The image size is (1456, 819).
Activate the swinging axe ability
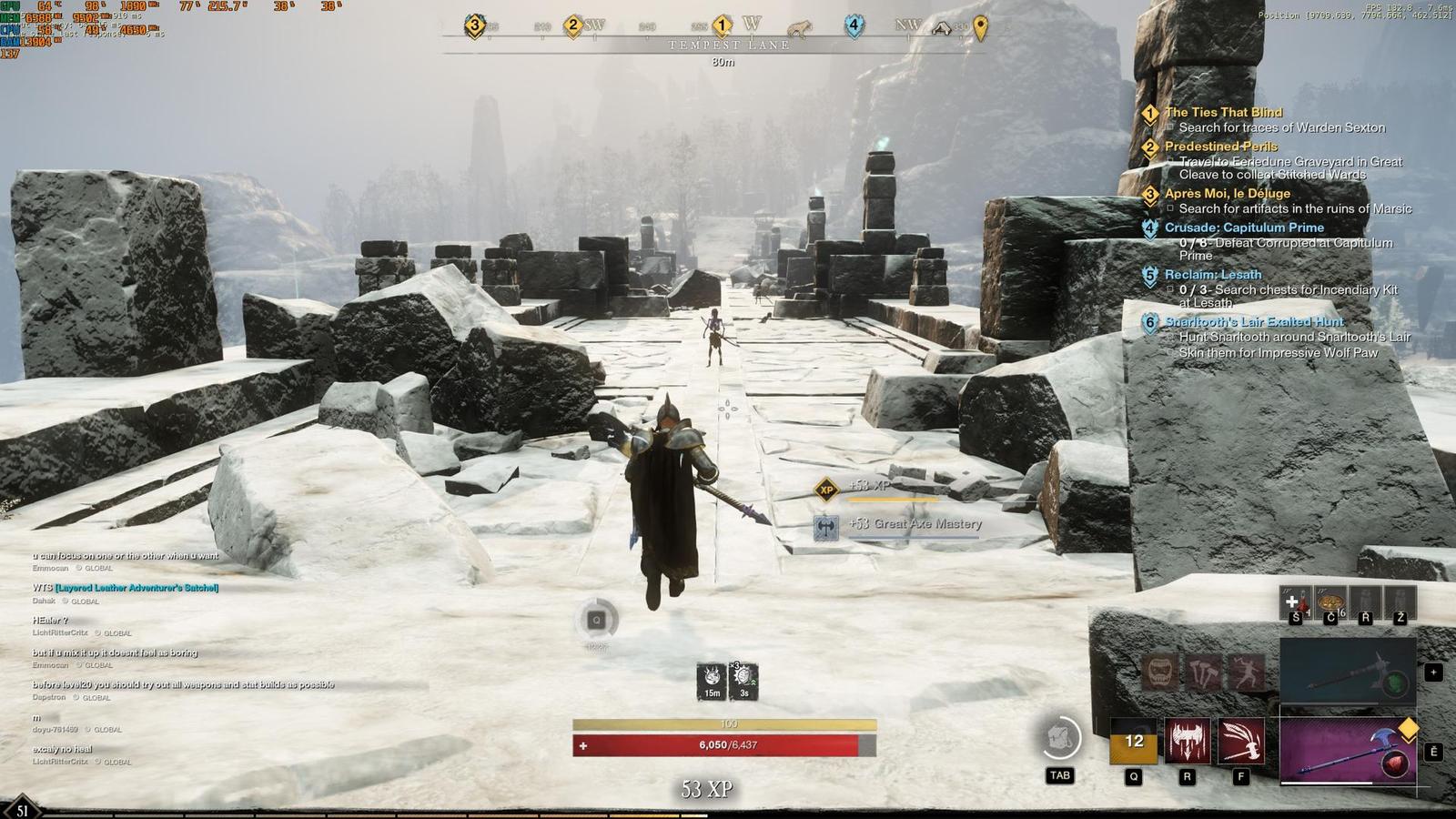coord(1241,741)
